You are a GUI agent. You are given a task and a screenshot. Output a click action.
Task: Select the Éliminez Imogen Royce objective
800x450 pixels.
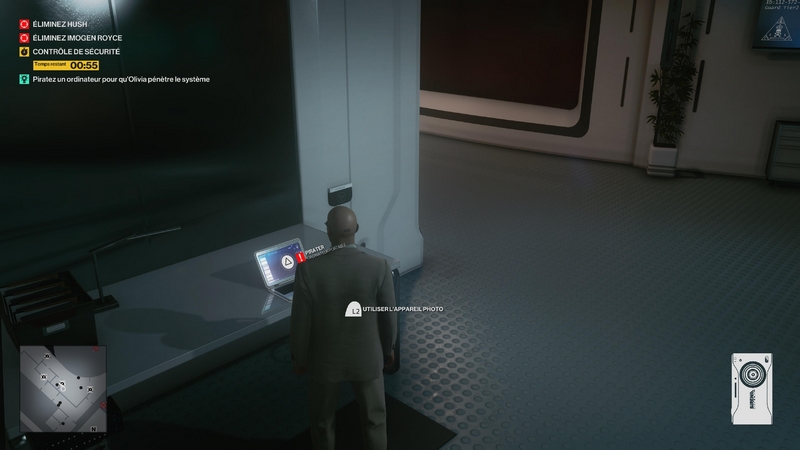78,37
